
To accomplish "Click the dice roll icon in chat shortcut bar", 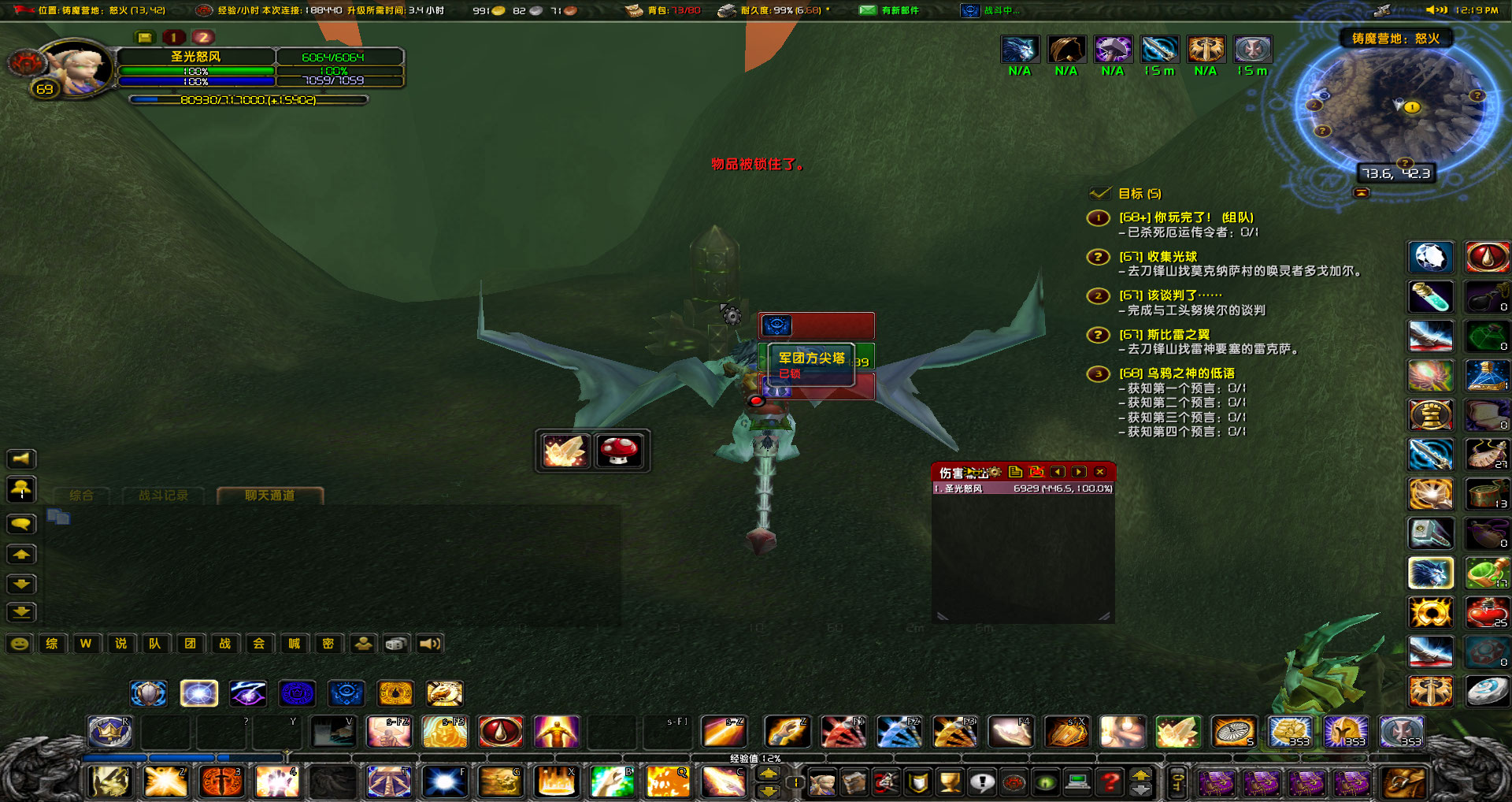I will tap(395, 644).
